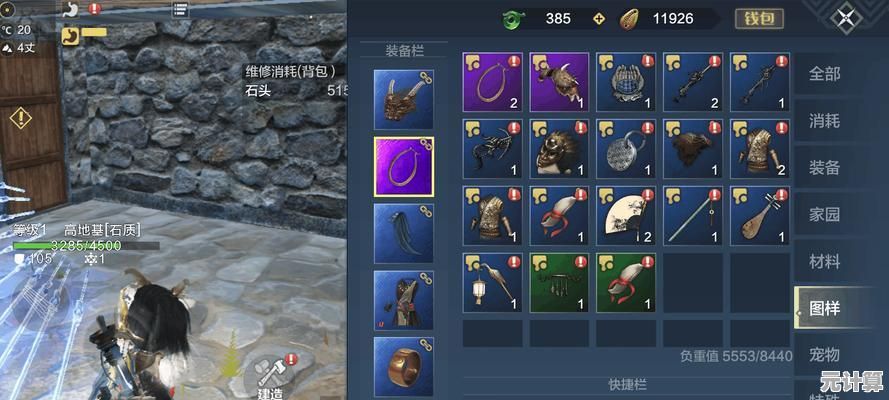
Task: Select the 材料 materials tab
Action: tap(824, 262)
